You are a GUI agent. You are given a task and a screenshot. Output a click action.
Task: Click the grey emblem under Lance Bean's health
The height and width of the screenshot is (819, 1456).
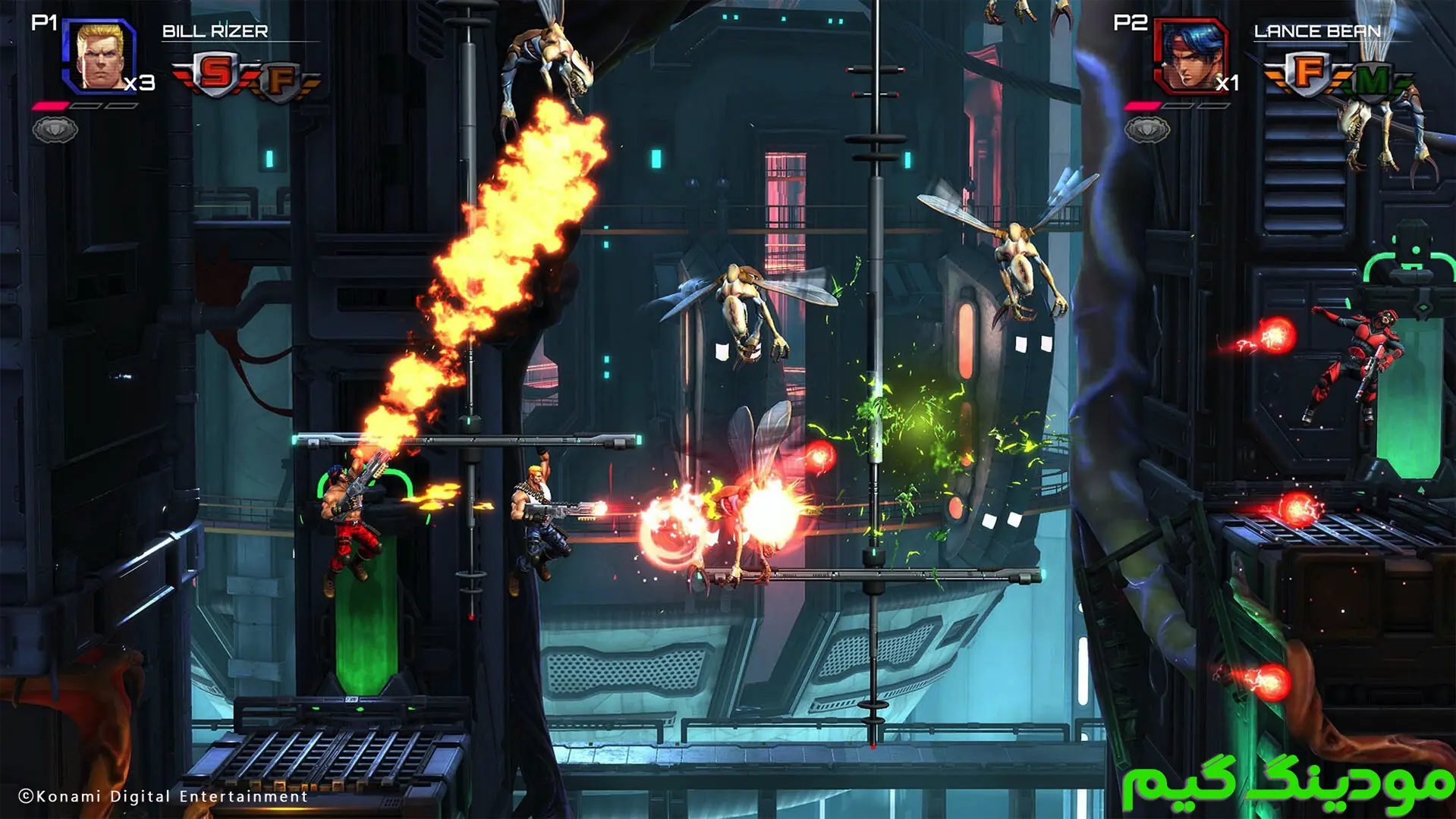(1146, 130)
